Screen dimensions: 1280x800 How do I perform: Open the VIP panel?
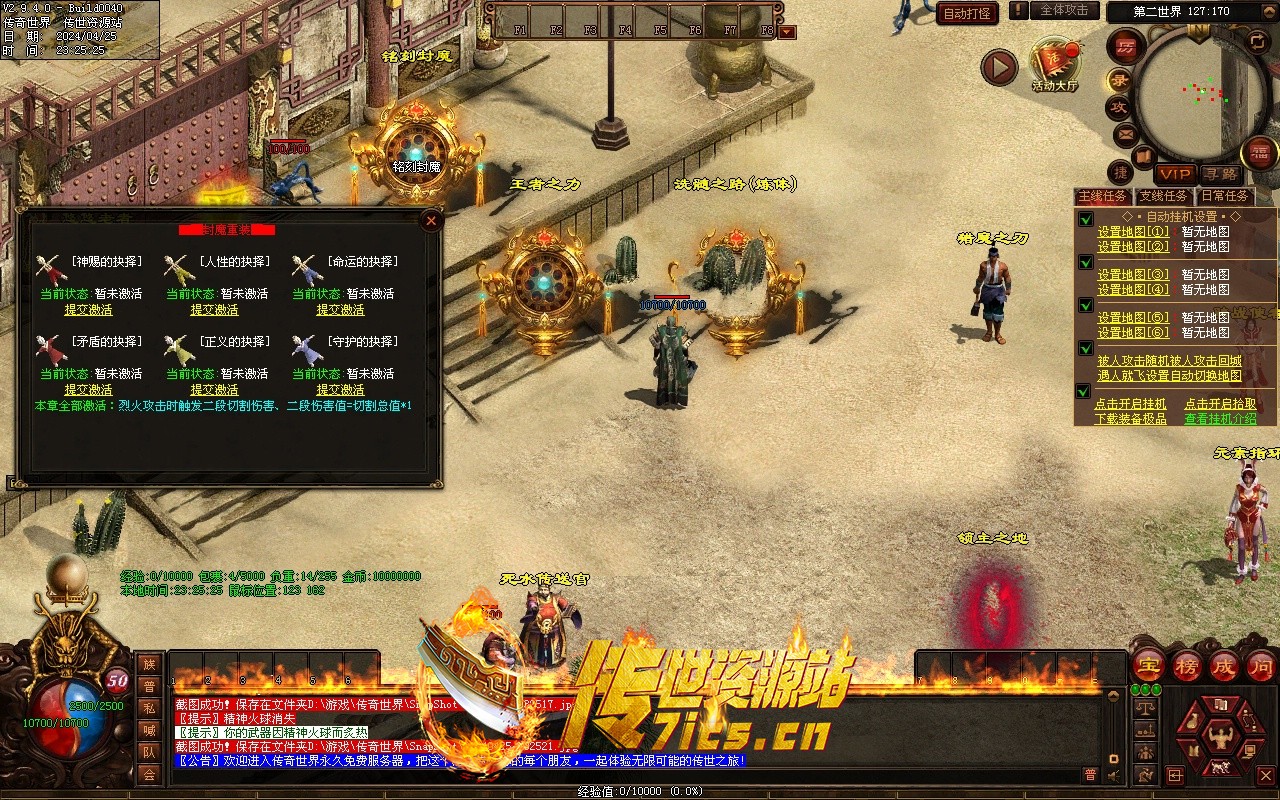coord(1175,174)
